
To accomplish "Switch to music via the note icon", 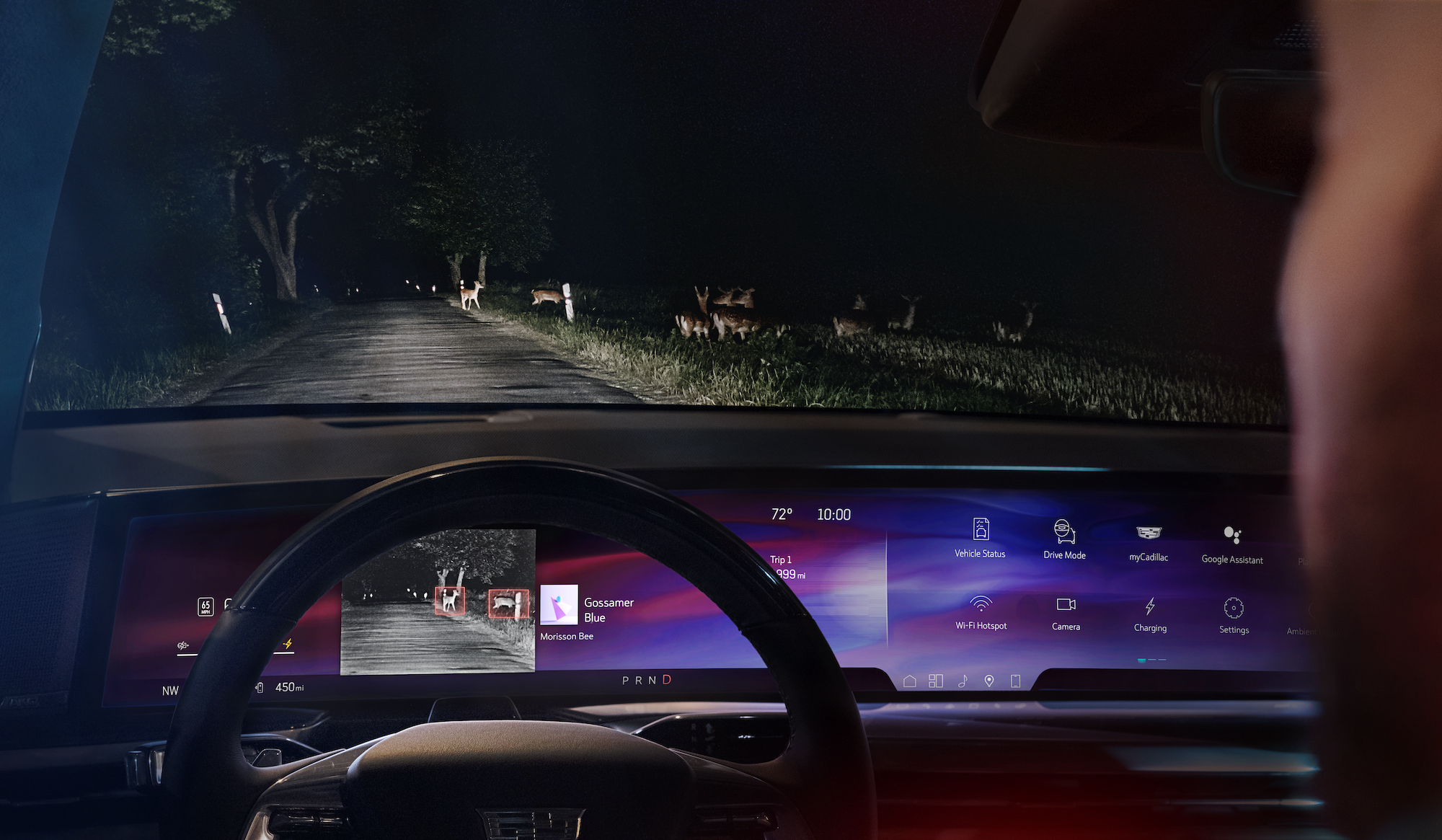I will [x=963, y=681].
